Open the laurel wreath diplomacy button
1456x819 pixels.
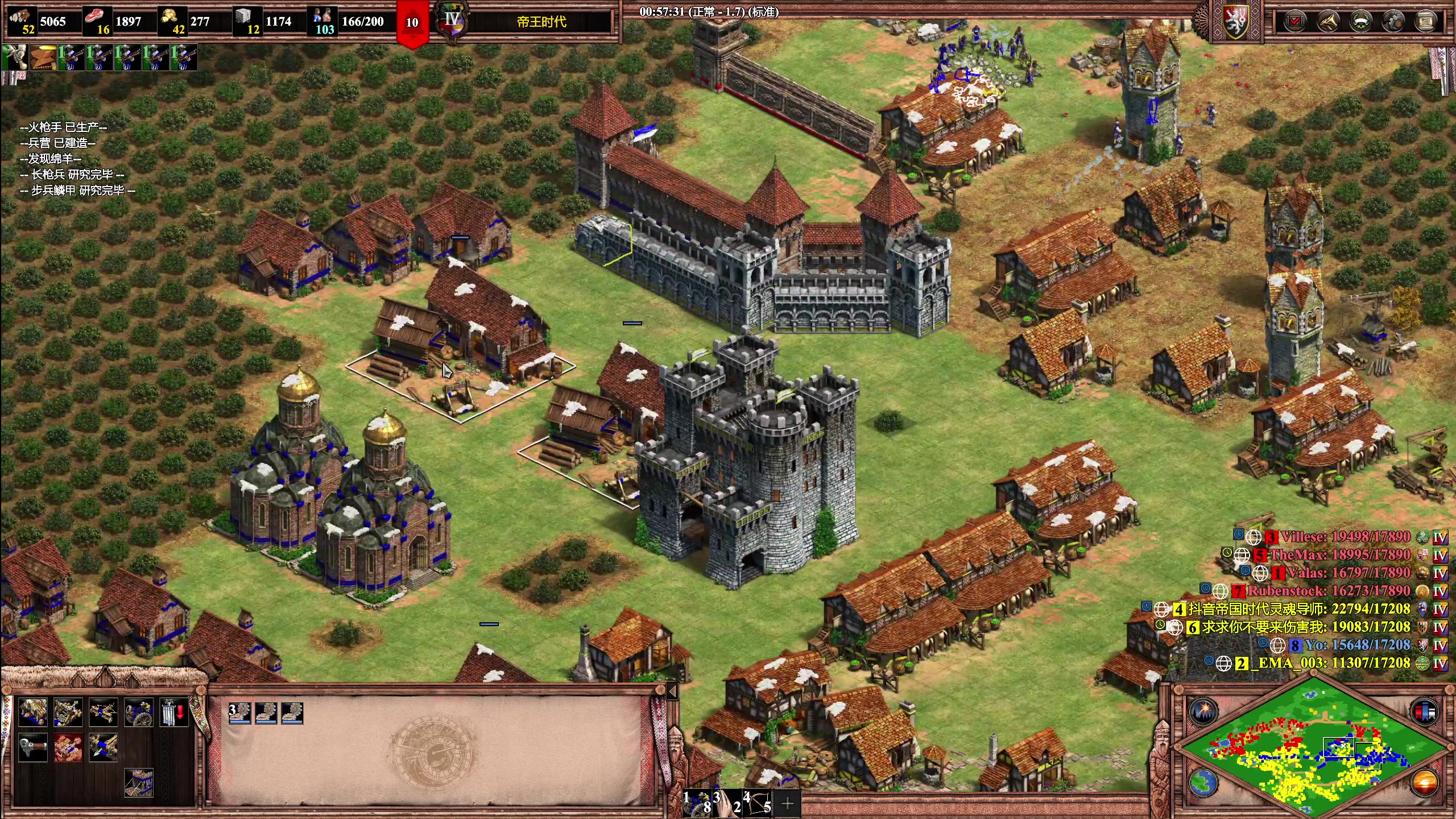(x=1361, y=22)
